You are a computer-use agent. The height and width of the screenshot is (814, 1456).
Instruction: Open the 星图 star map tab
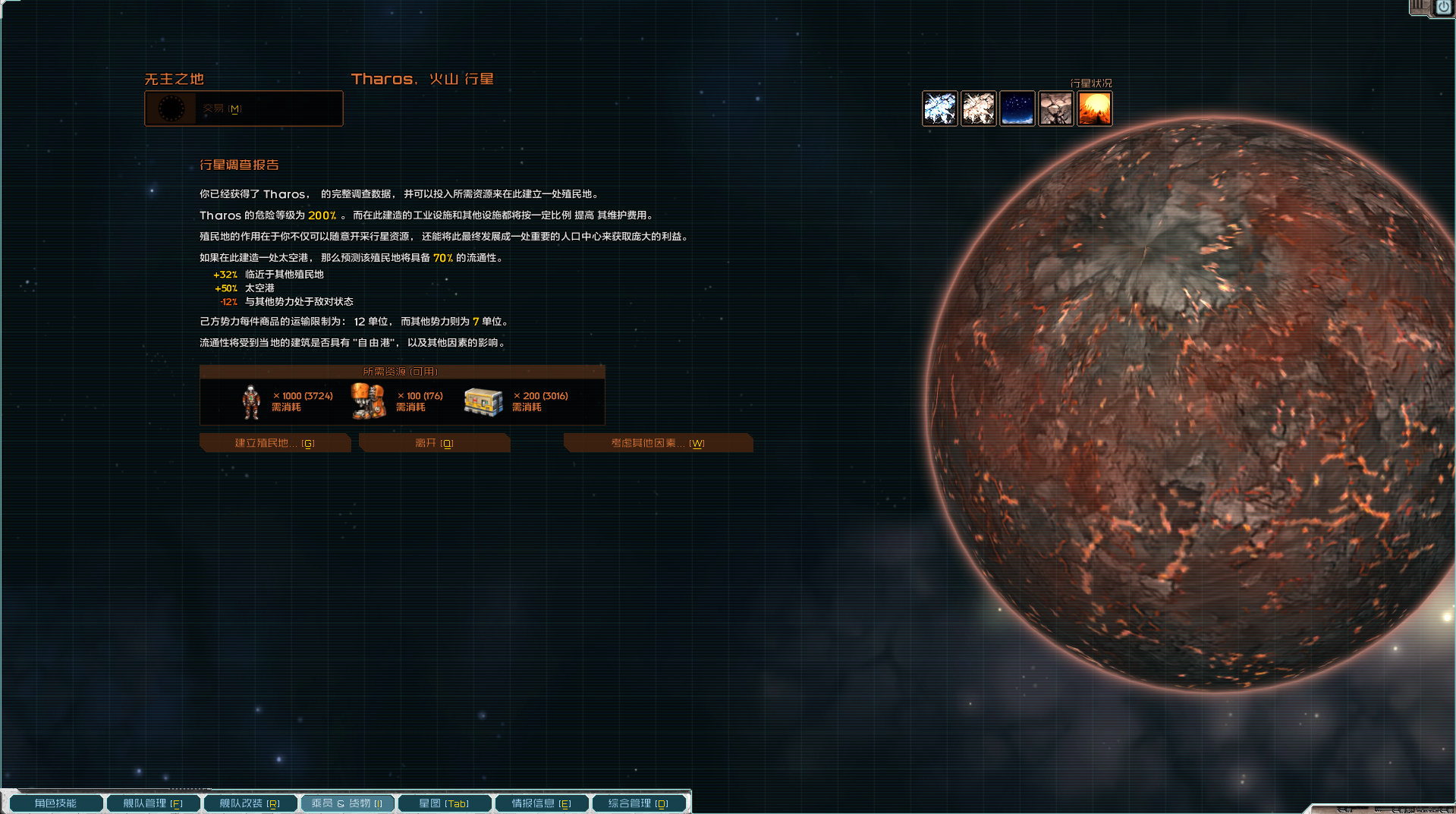(444, 803)
